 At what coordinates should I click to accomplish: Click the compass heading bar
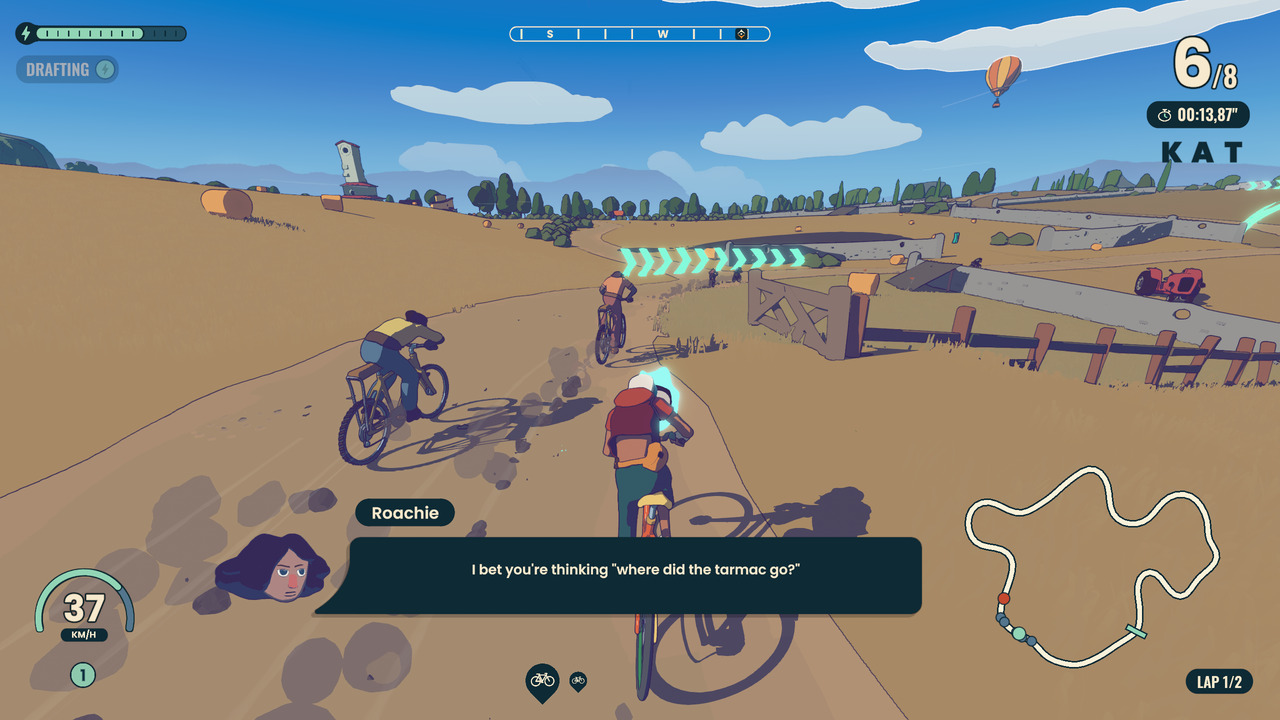pos(640,34)
